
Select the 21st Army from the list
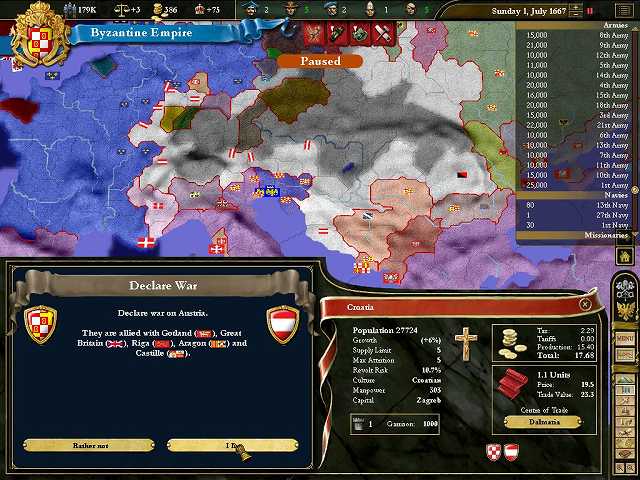pyautogui.click(x=577, y=125)
